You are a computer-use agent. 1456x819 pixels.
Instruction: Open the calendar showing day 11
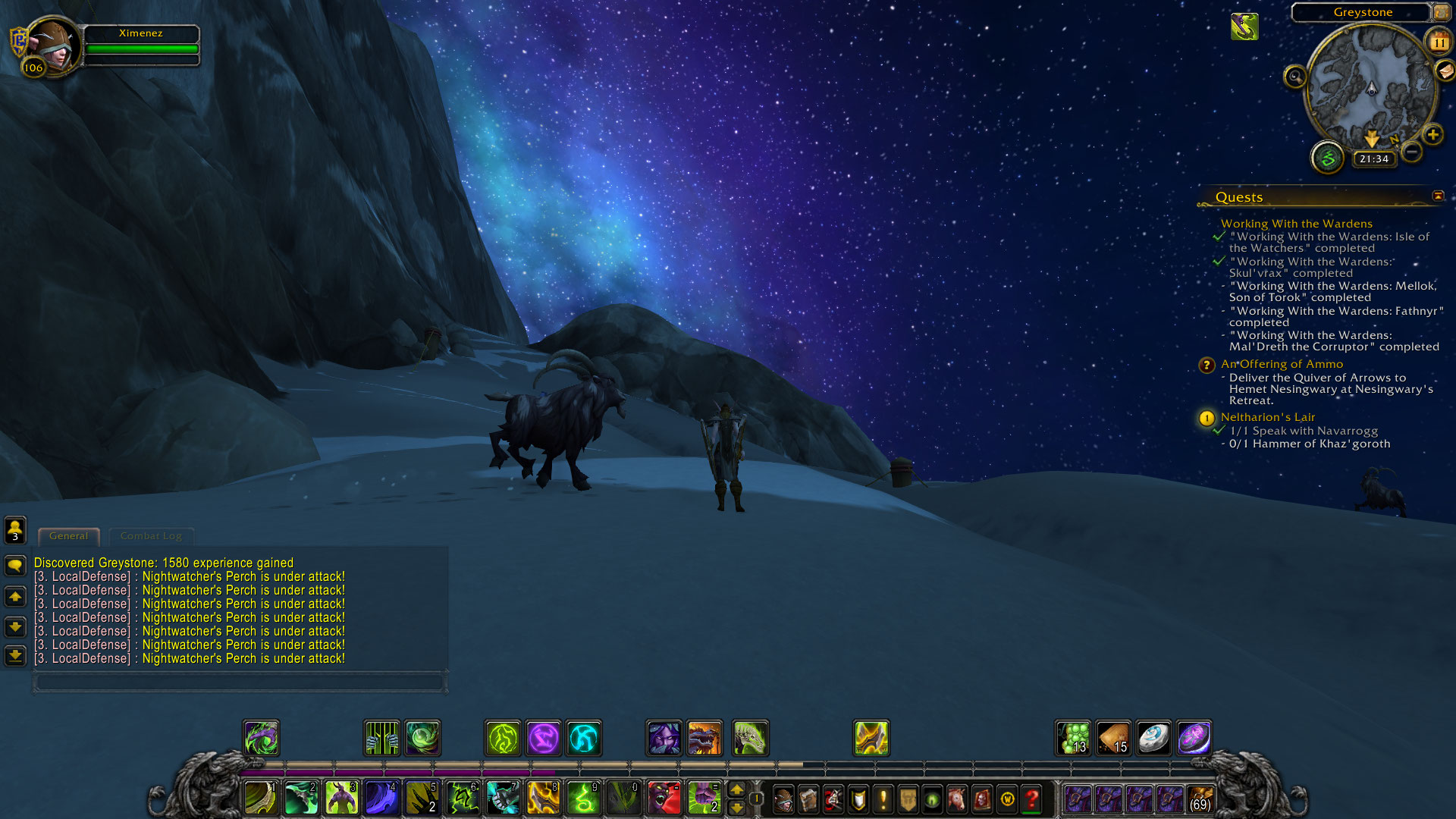(1439, 42)
